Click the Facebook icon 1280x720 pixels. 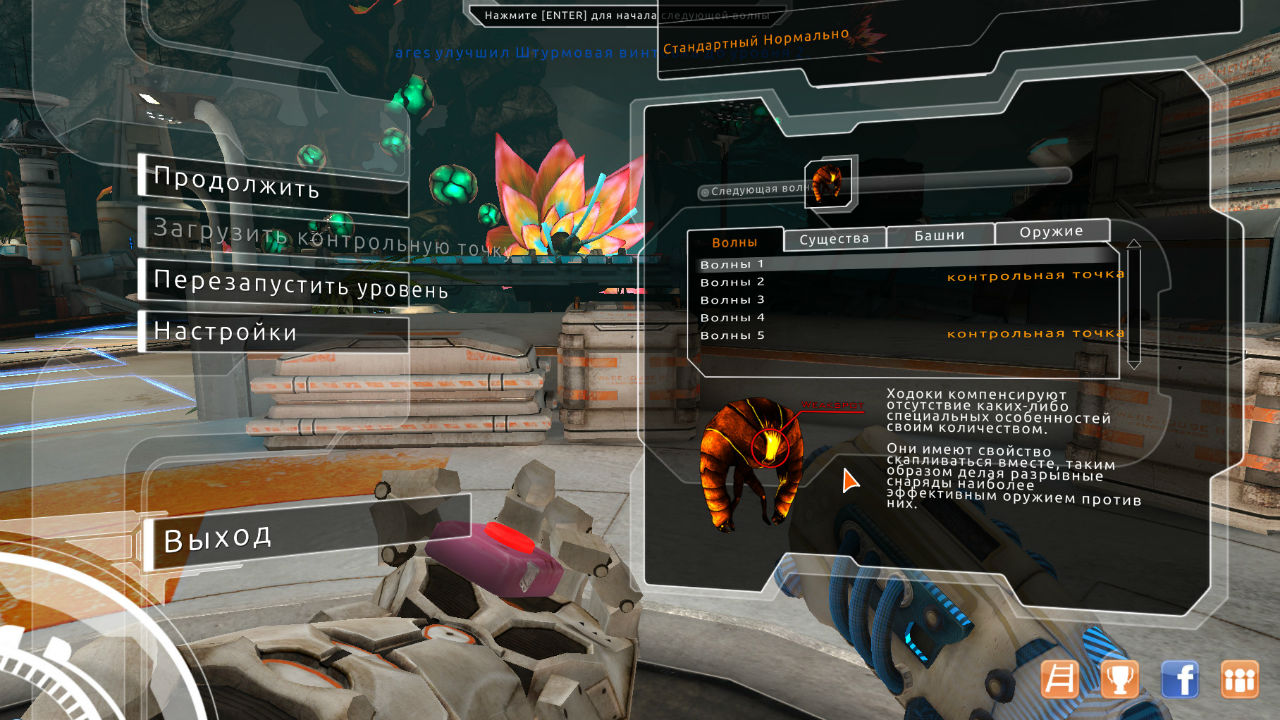pyautogui.click(x=1180, y=679)
